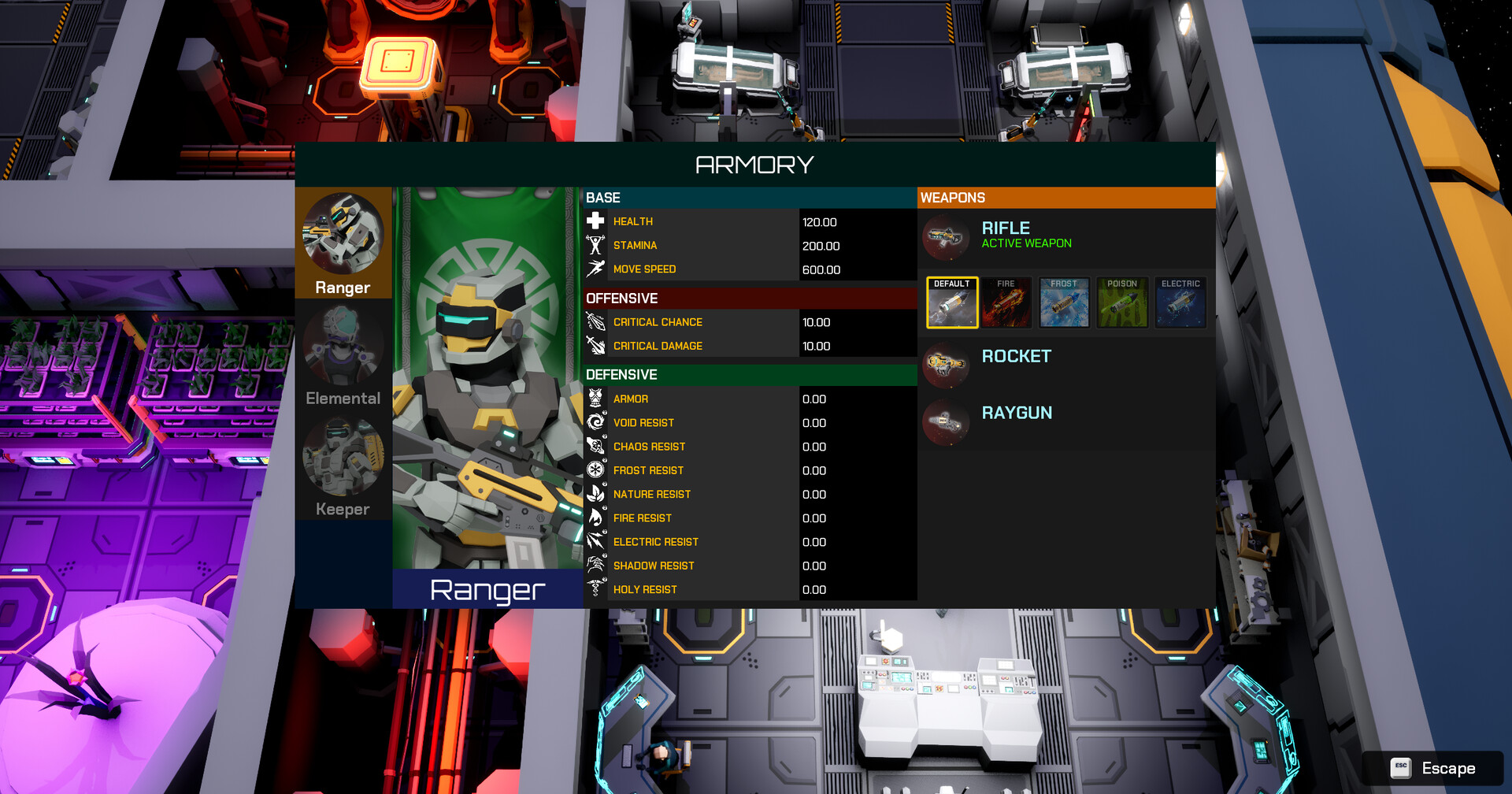1512x794 pixels.
Task: Open the Poison ammo slot
Action: click(x=1122, y=302)
